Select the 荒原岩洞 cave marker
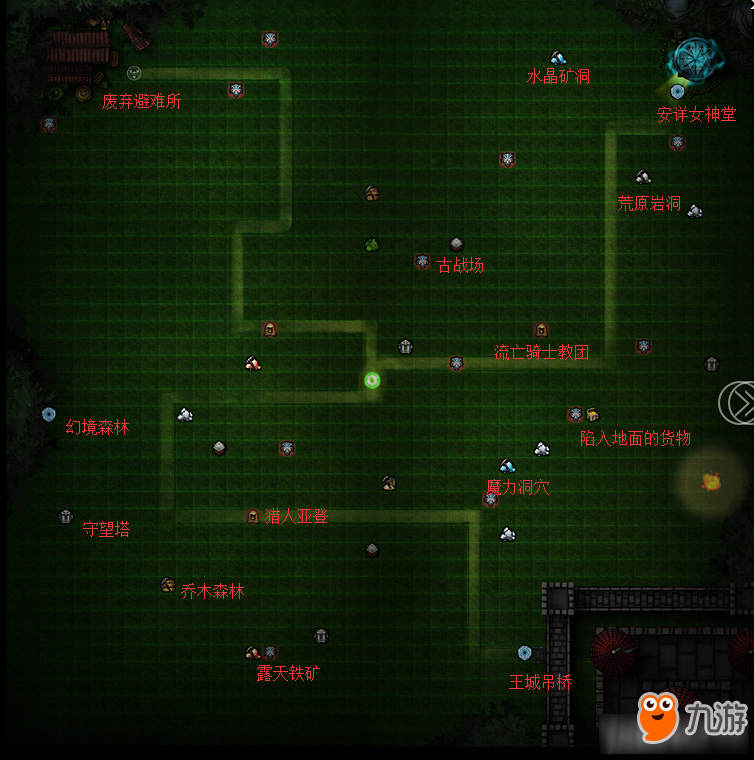The image size is (754, 760). pos(643,177)
